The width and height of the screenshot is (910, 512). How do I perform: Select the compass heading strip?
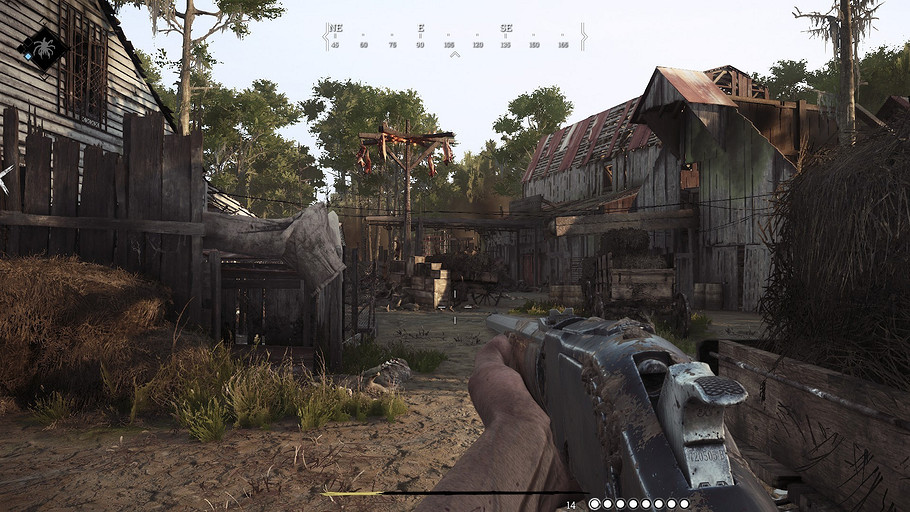[x=454, y=38]
